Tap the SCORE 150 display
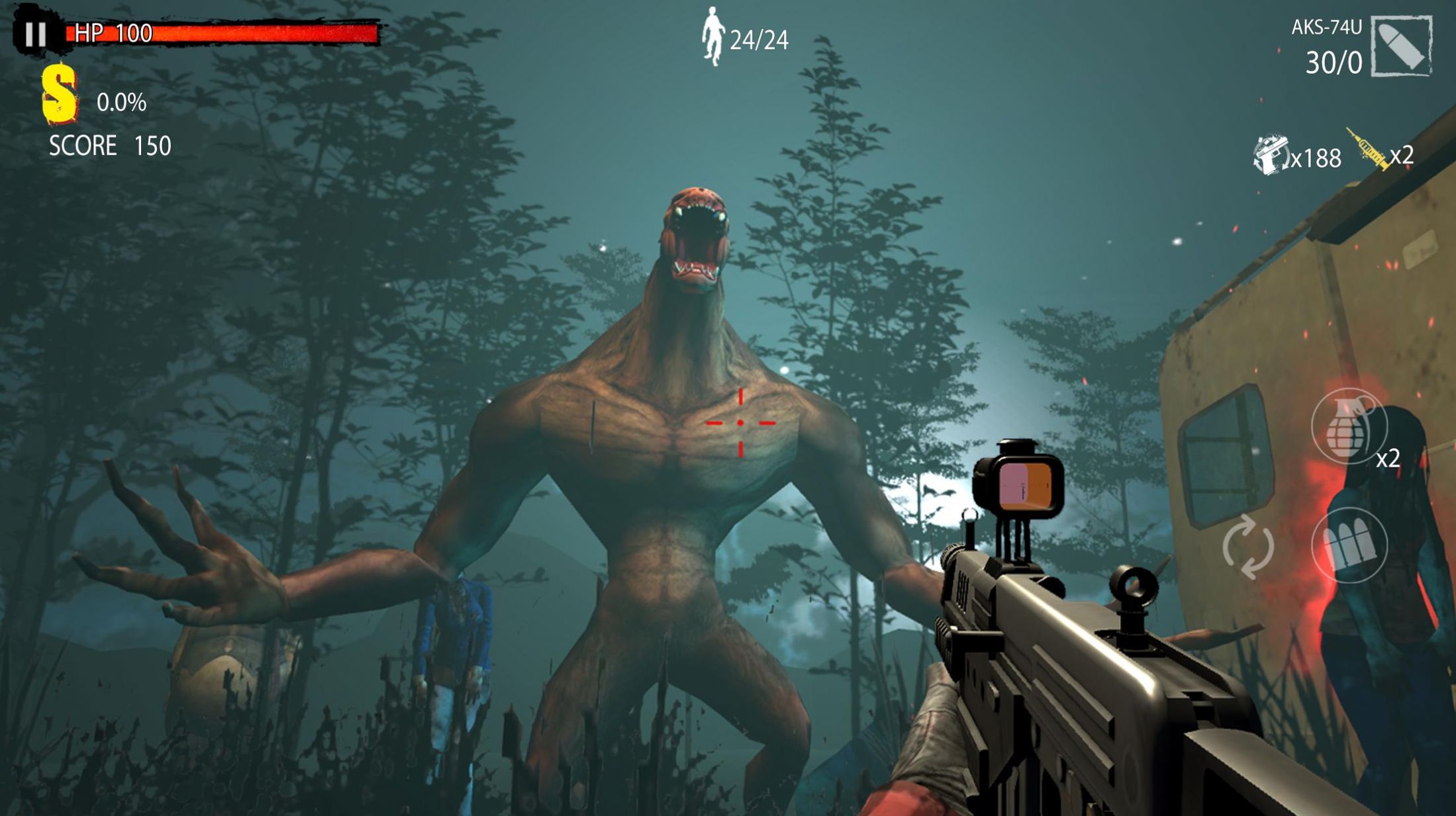This screenshot has height=816, width=1456. (x=109, y=143)
